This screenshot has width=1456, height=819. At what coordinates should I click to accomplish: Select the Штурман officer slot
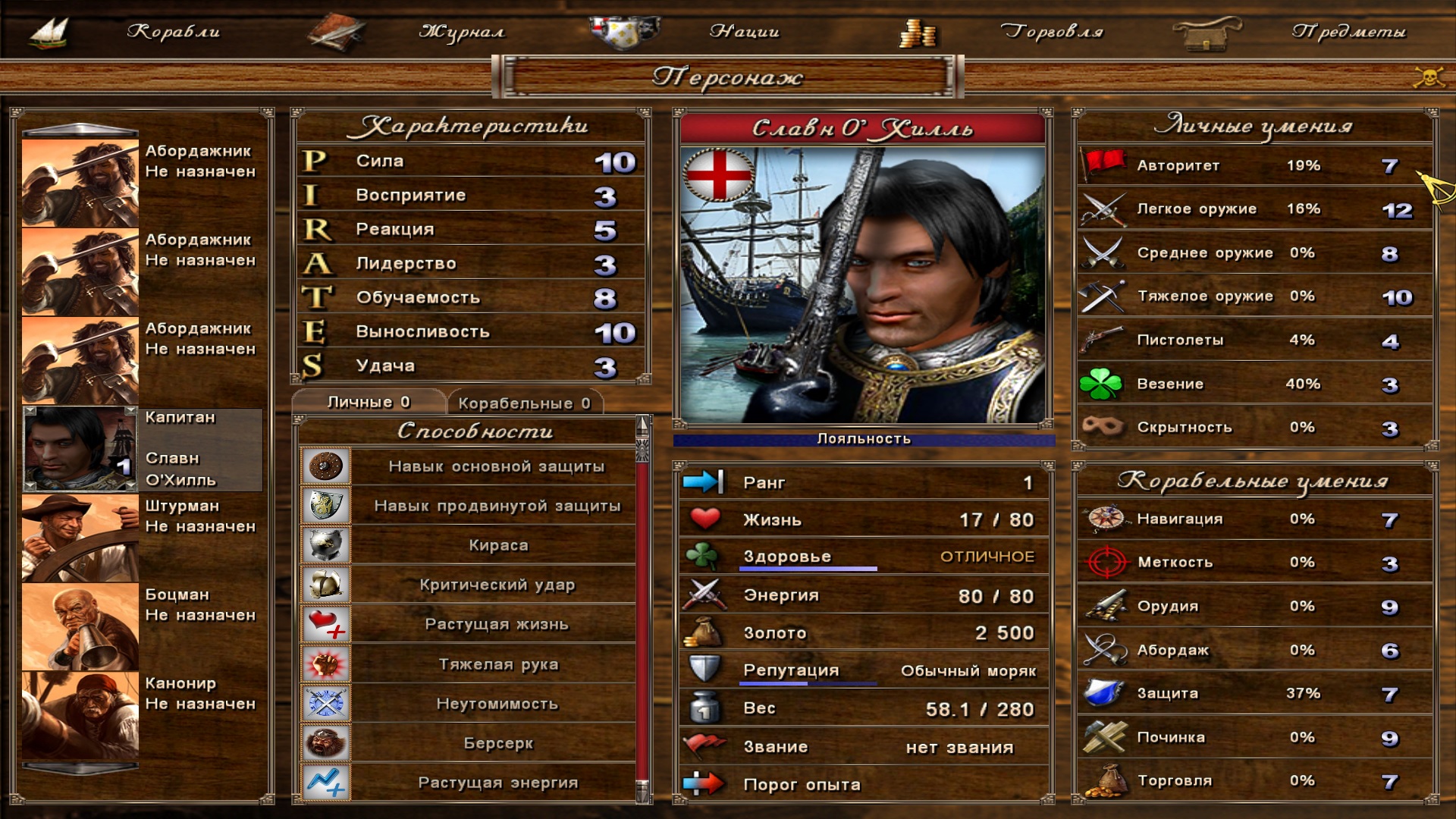[80, 538]
